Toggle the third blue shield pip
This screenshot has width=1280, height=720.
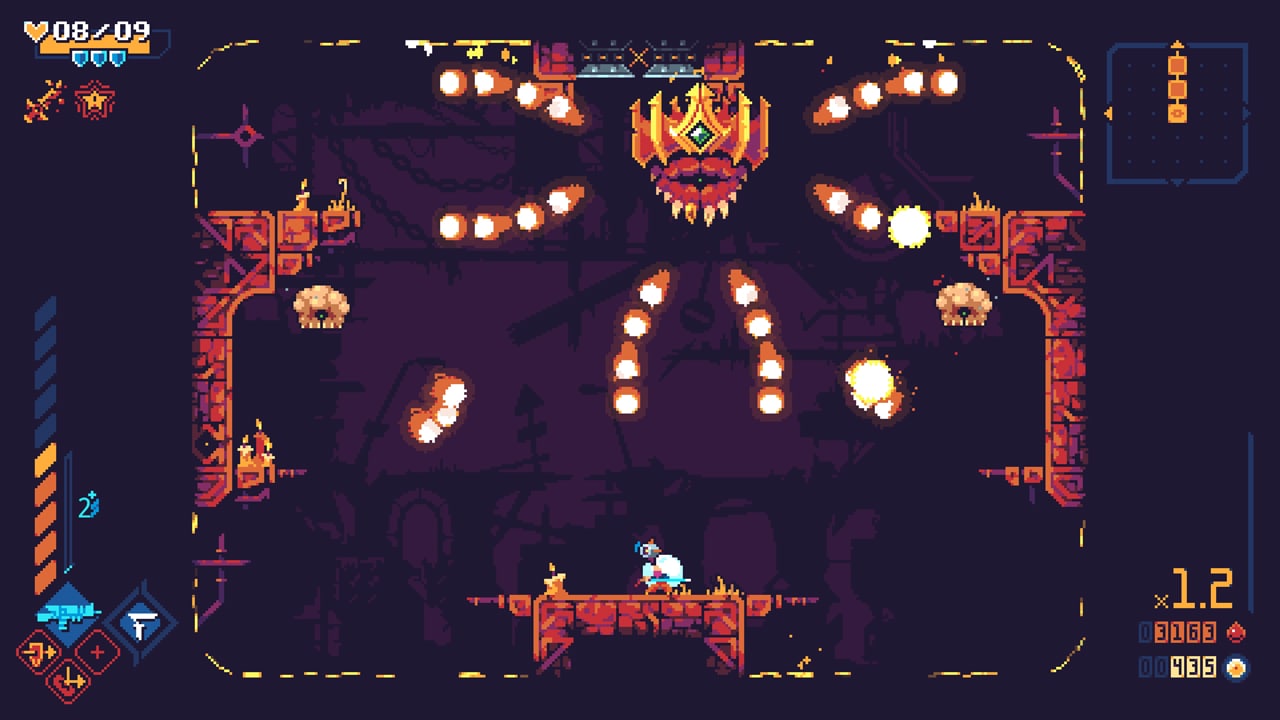pos(118,59)
